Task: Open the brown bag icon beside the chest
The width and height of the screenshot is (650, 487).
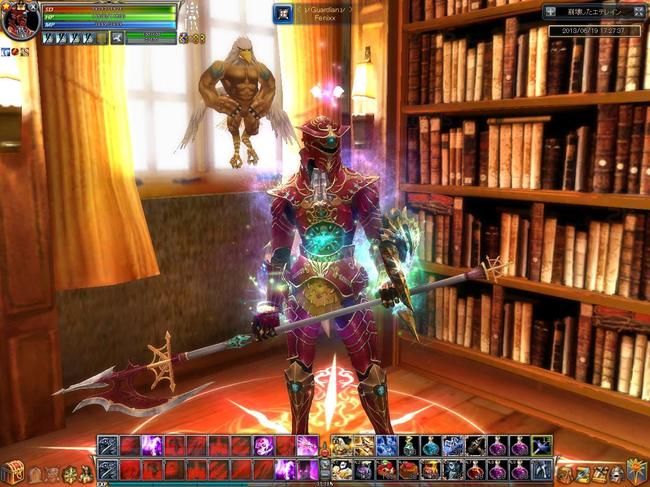Action: coord(35,474)
